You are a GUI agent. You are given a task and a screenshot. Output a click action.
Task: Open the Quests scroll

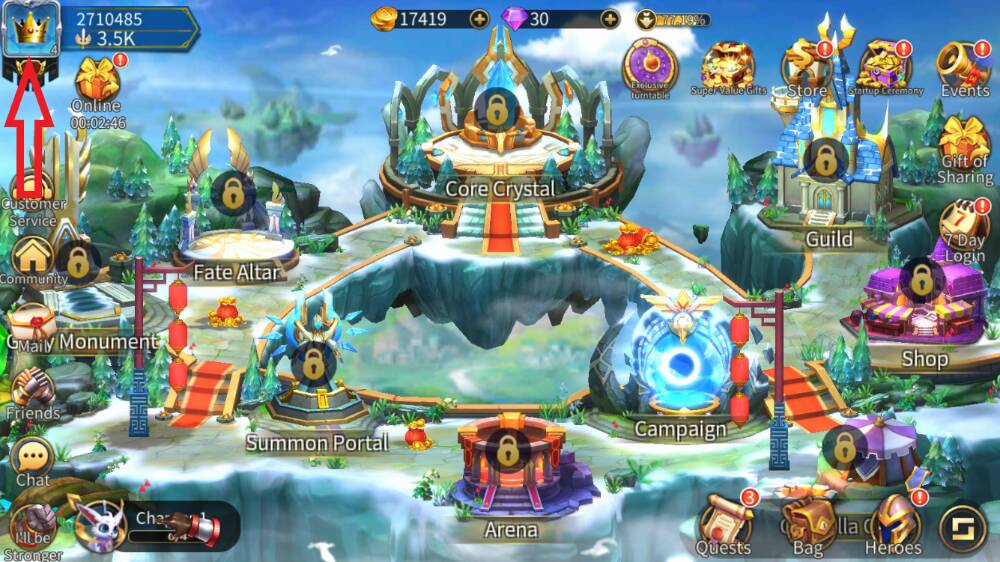724,522
